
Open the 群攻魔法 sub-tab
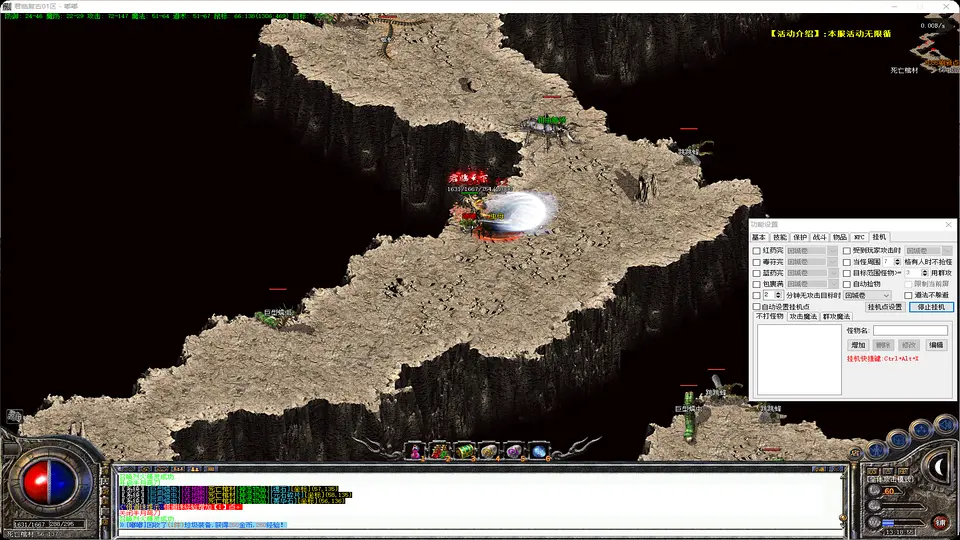pos(836,316)
